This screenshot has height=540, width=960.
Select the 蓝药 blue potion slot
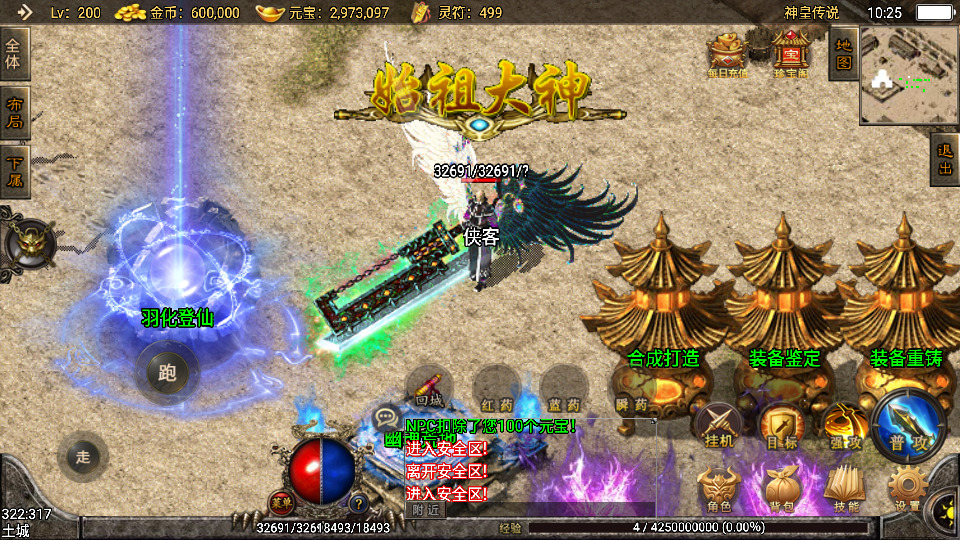pos(563,389)
